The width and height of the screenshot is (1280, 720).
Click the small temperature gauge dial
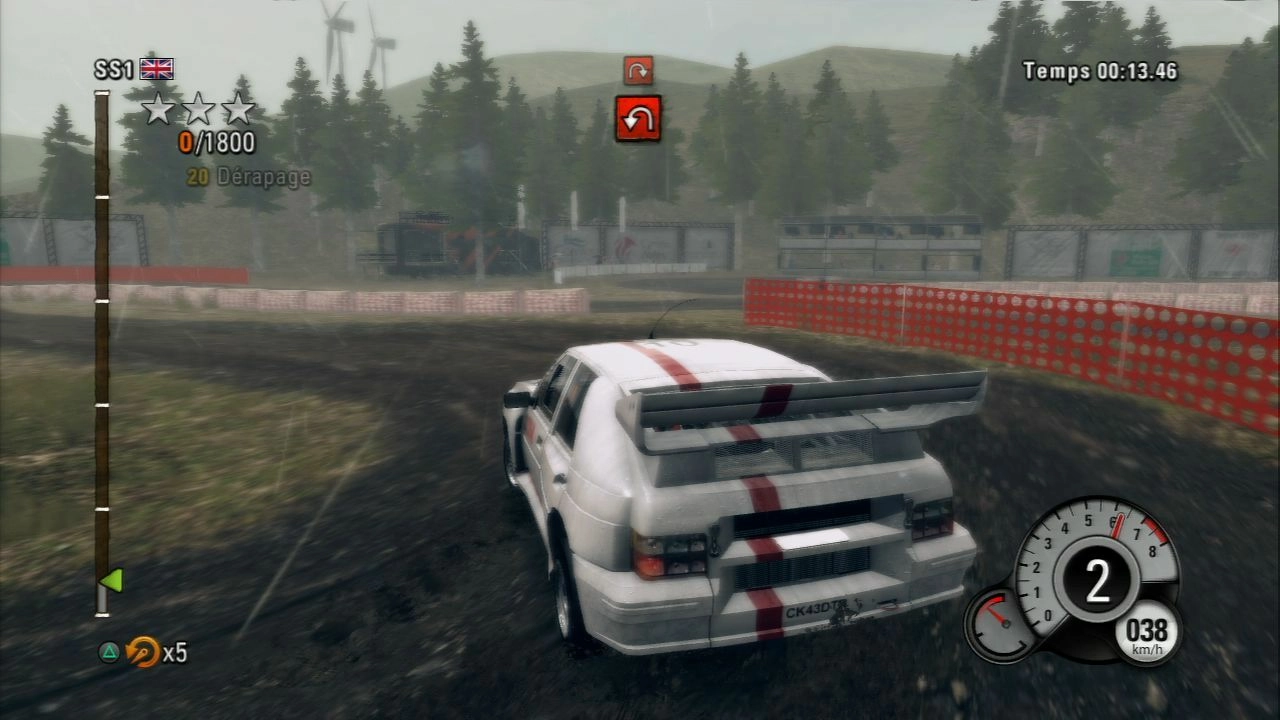point(999,623)
